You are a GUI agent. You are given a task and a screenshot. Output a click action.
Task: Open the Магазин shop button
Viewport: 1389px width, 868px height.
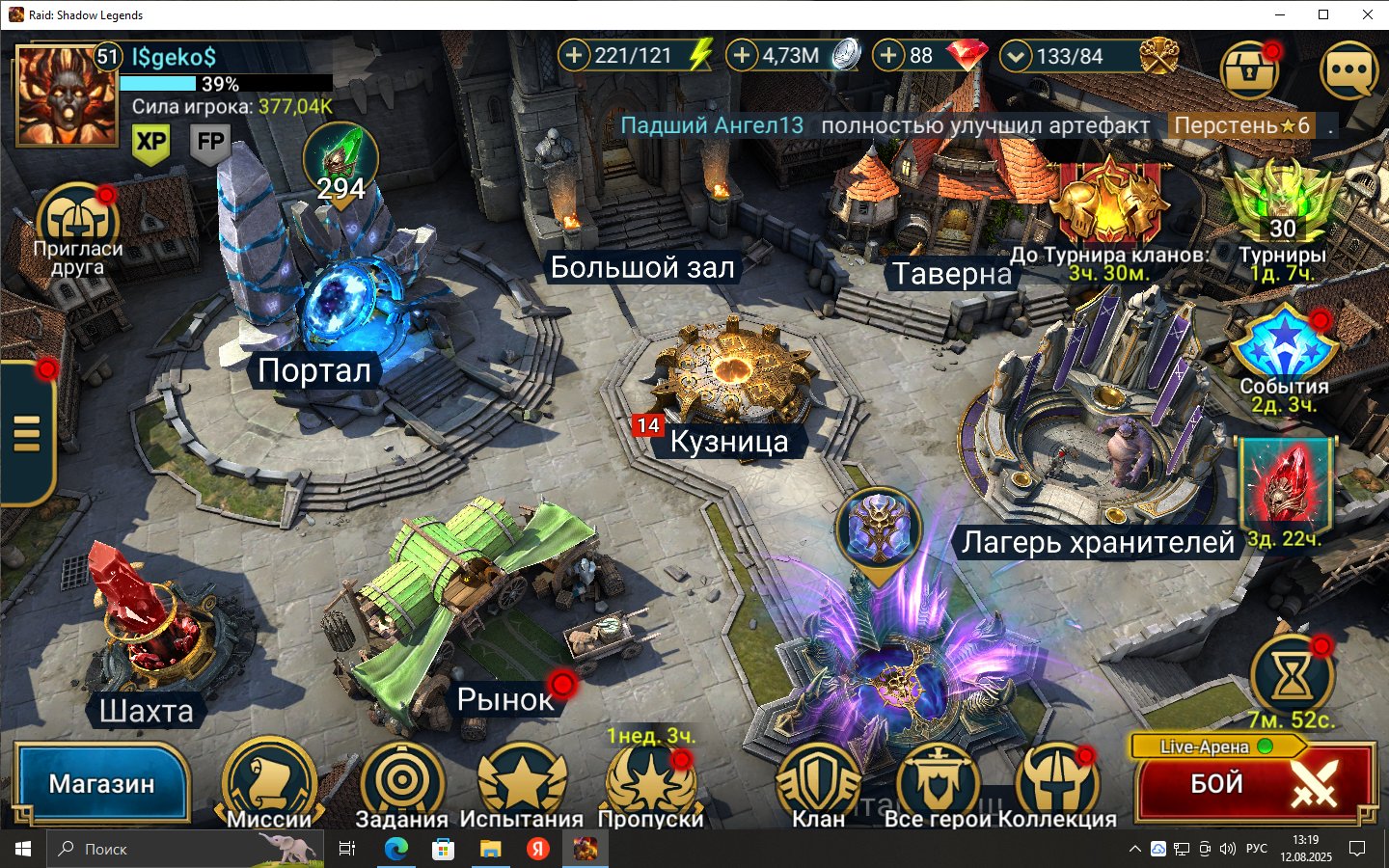pos(101,783)
